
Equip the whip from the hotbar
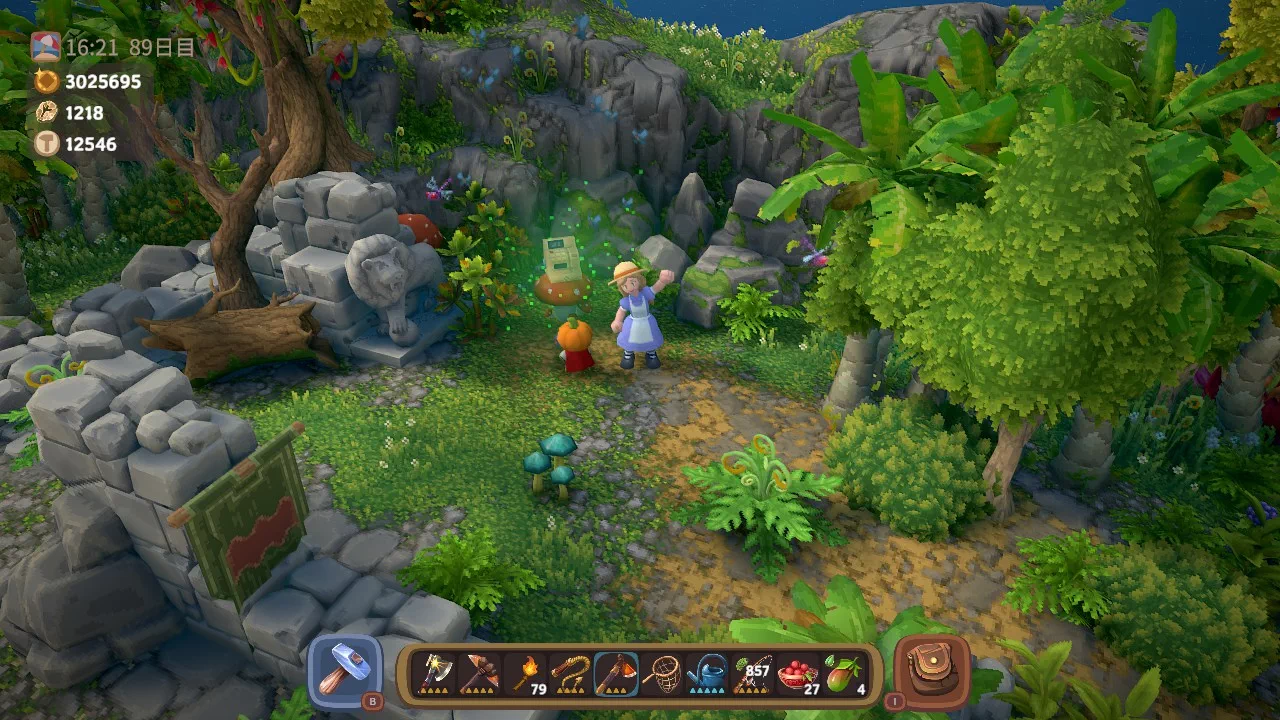(x=573, y=673)
